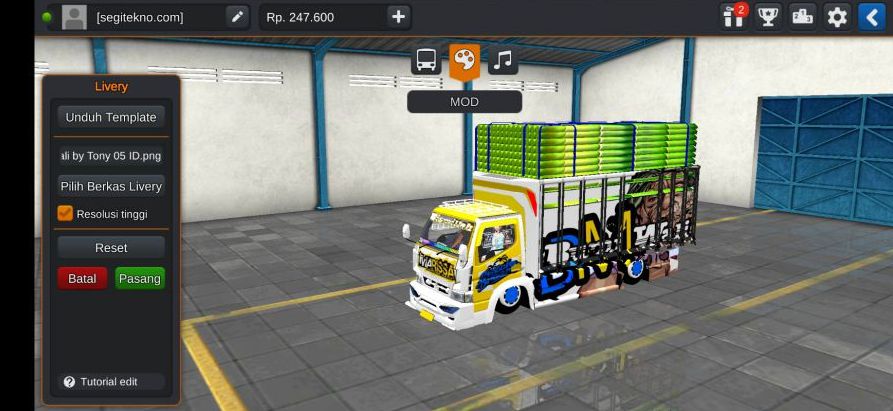View the trophy achievements
The width and height of the screenshot is (893, 411).
coord(768,16)
